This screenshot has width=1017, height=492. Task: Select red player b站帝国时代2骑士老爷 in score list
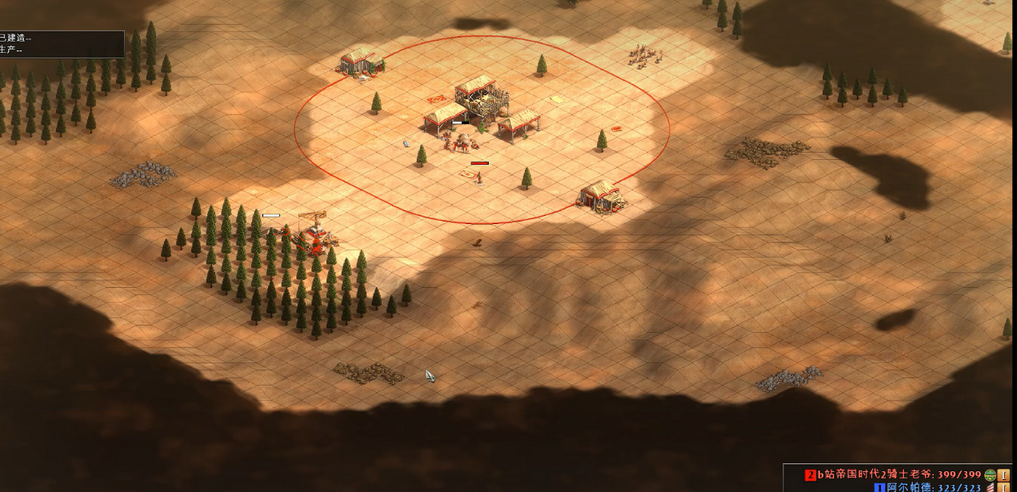879,474
